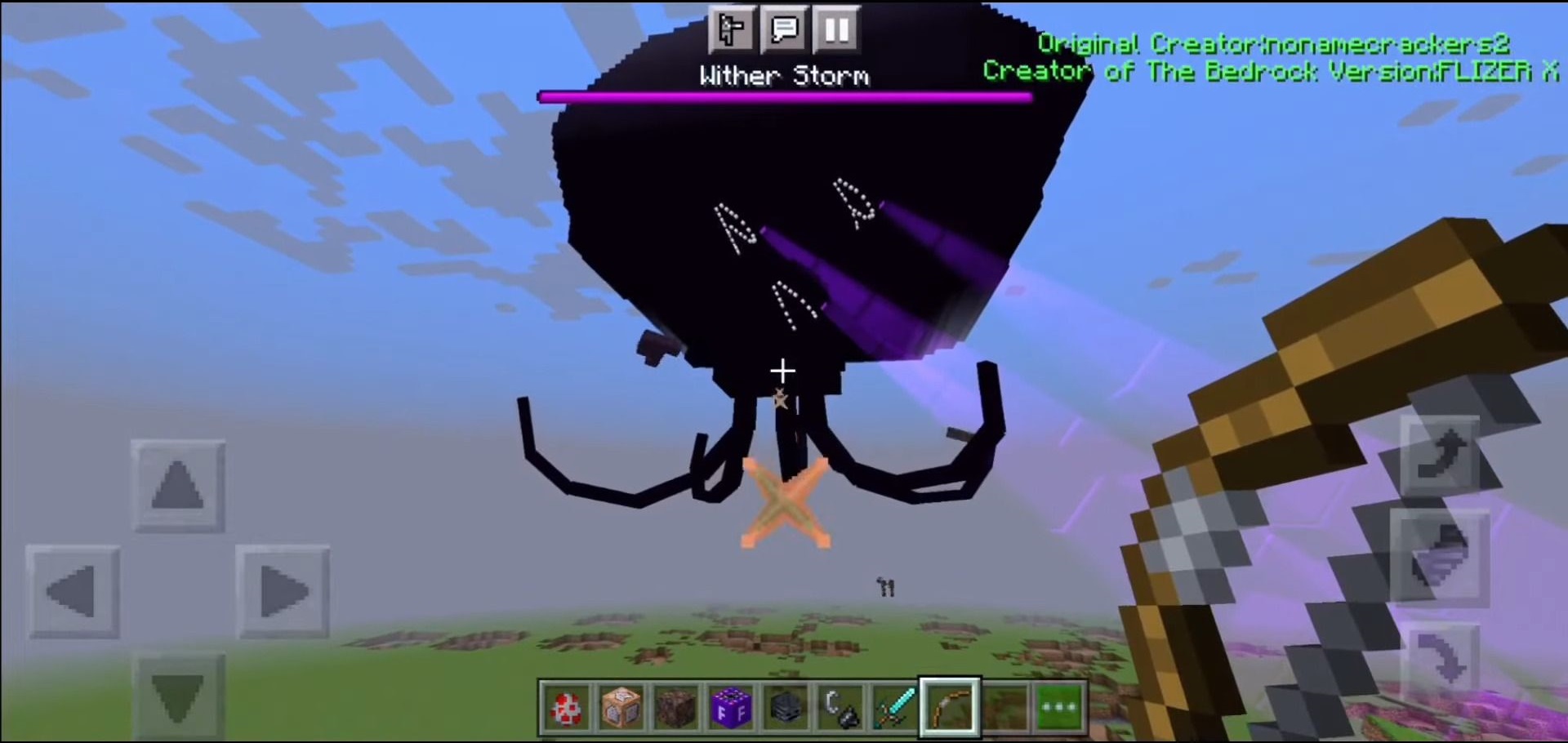
Task: Select the bow hotbar slot
Action: coord(950,707)
